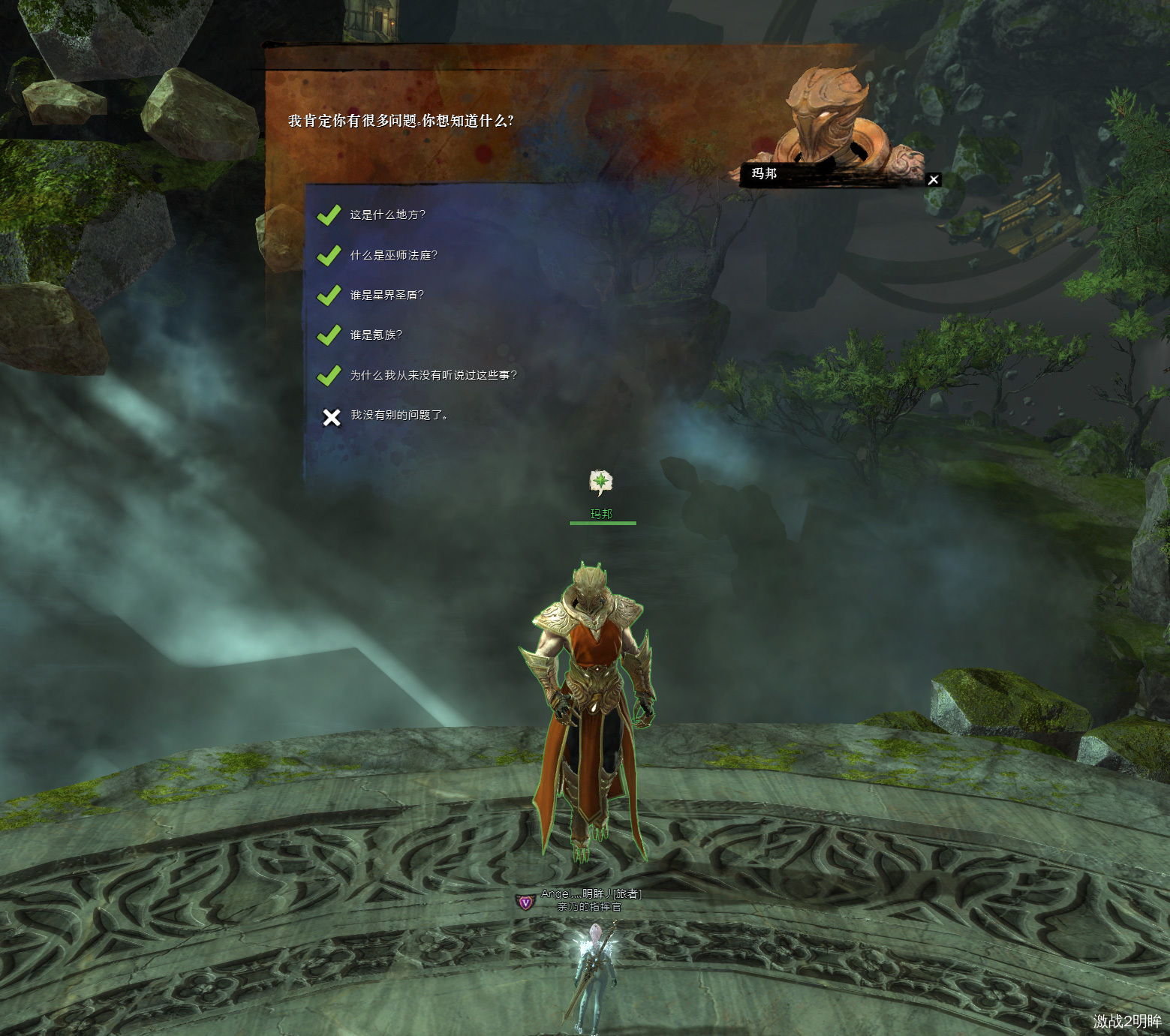This screenshot has height=1036, width=1170.
Task: Ask "这是什么地方?" dialogue option
Action: [386, 215]
